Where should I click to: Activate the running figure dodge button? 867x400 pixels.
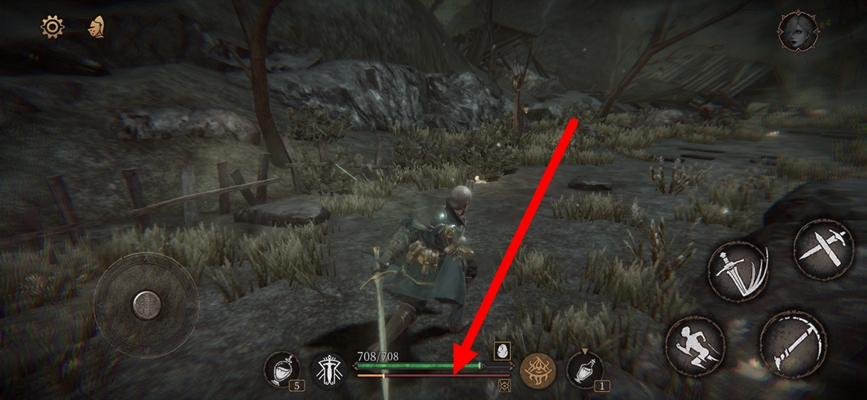[x=694, y=346]
